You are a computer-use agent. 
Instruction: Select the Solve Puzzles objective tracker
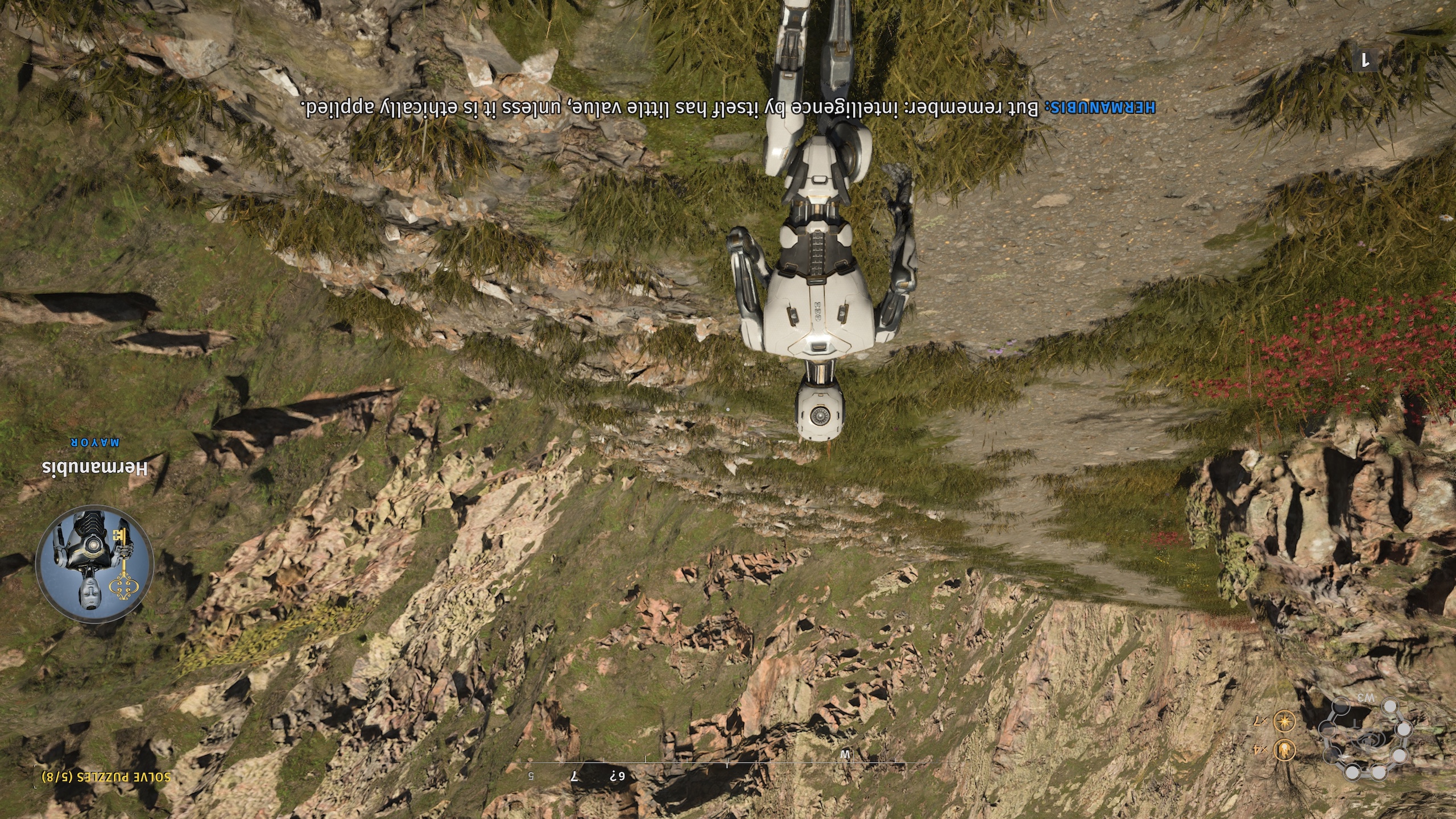click(x=106, y=777)
